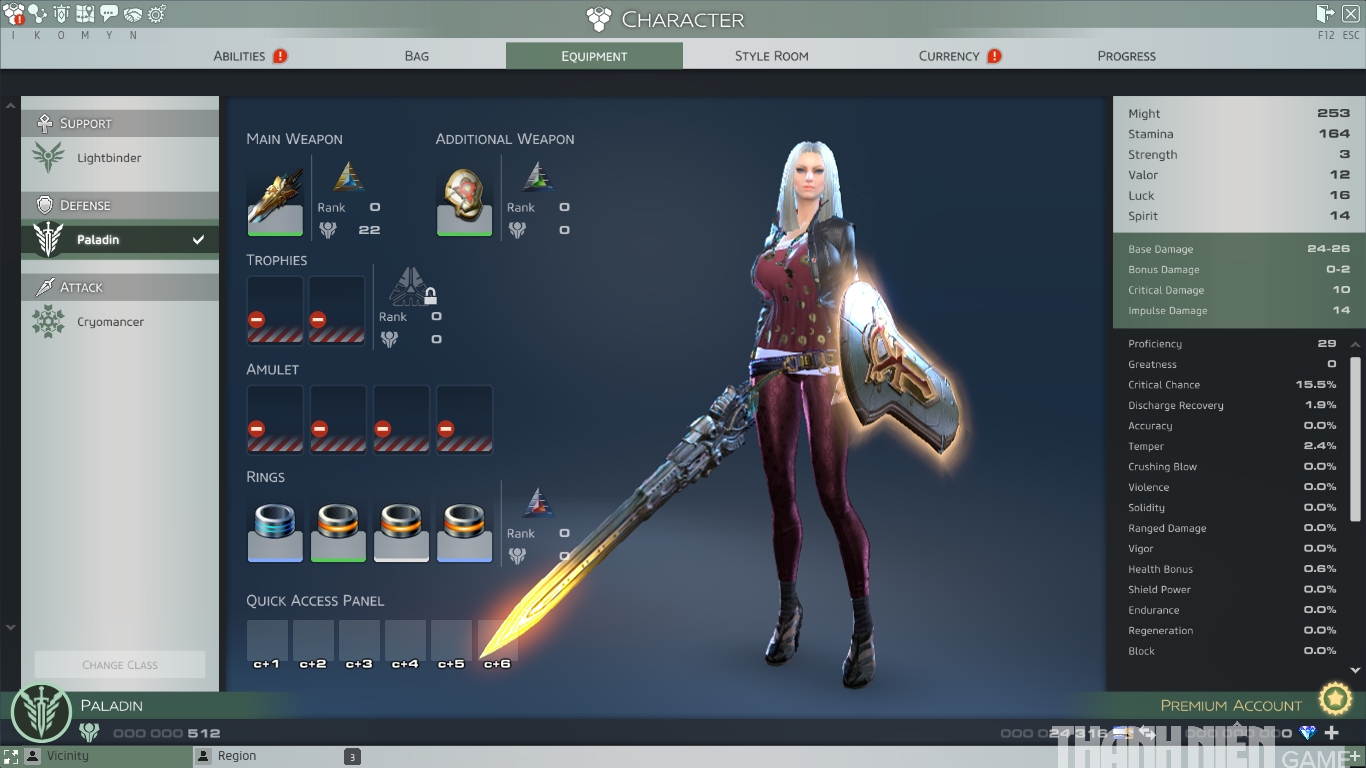1366x784 pixels.
Task: Open the chat bubble icon
Action: pos(109,13)
